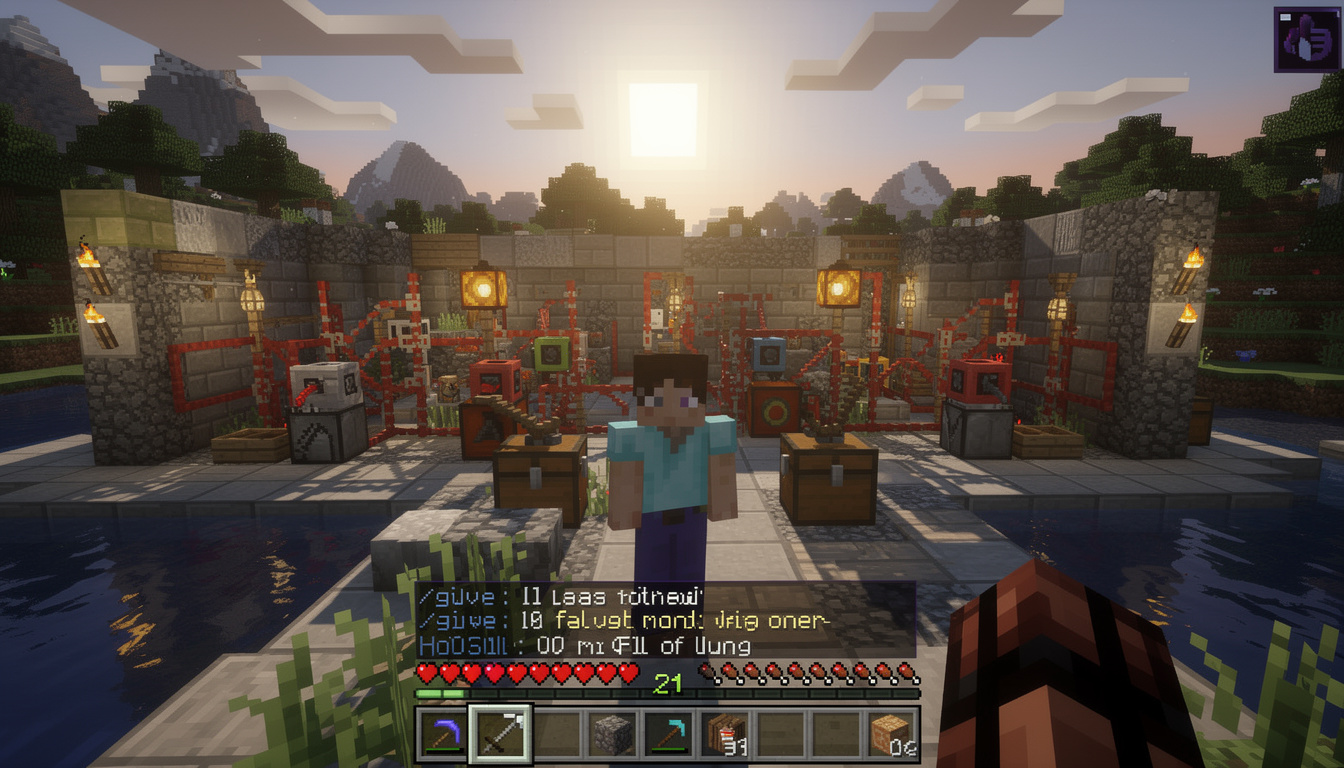1344x768 pixels.
Task: Click the hunger drumstick icons
Action: [816, 673]
